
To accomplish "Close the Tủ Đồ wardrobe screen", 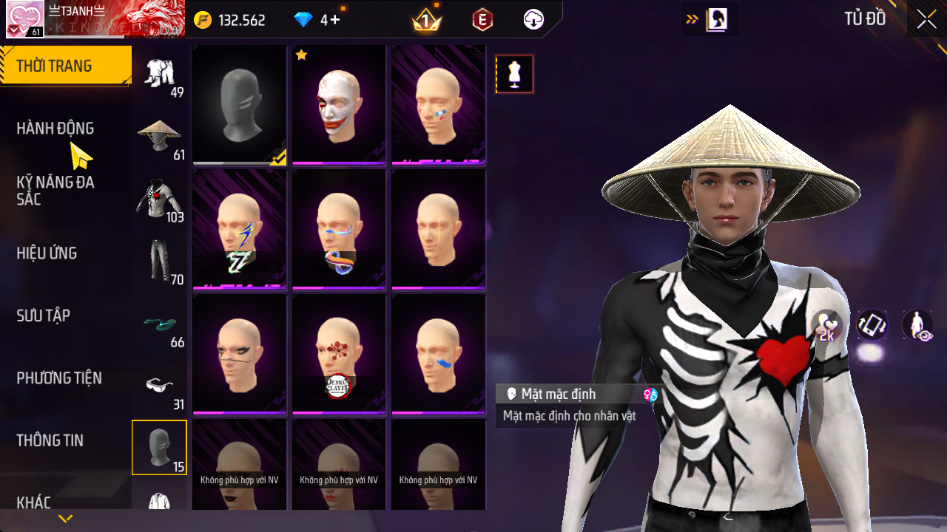I will pyautogui.click(x=925, y=19).
